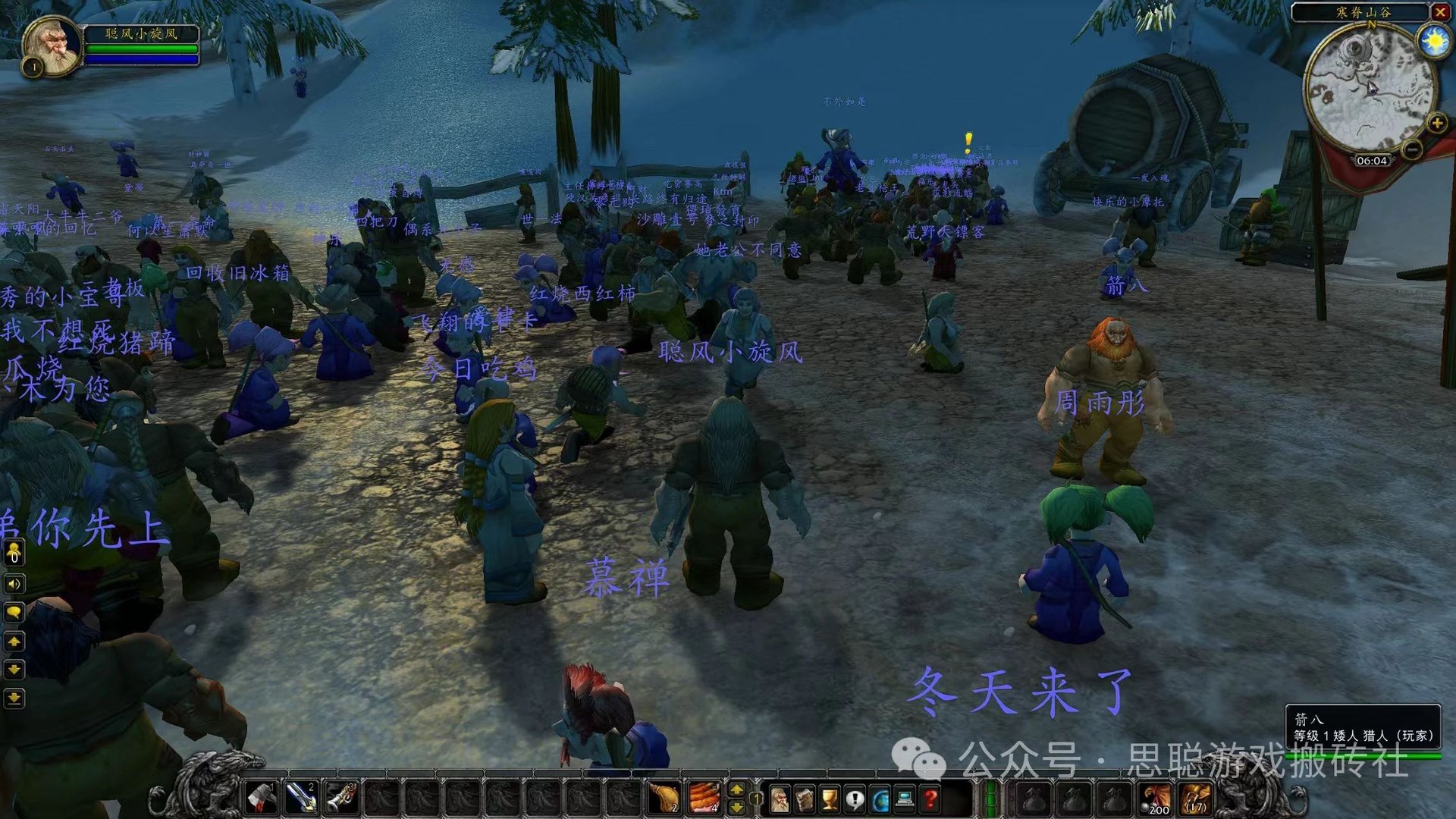Toggle the chat bubble button
Screen dimensions: 1456x819
point(14,612)
